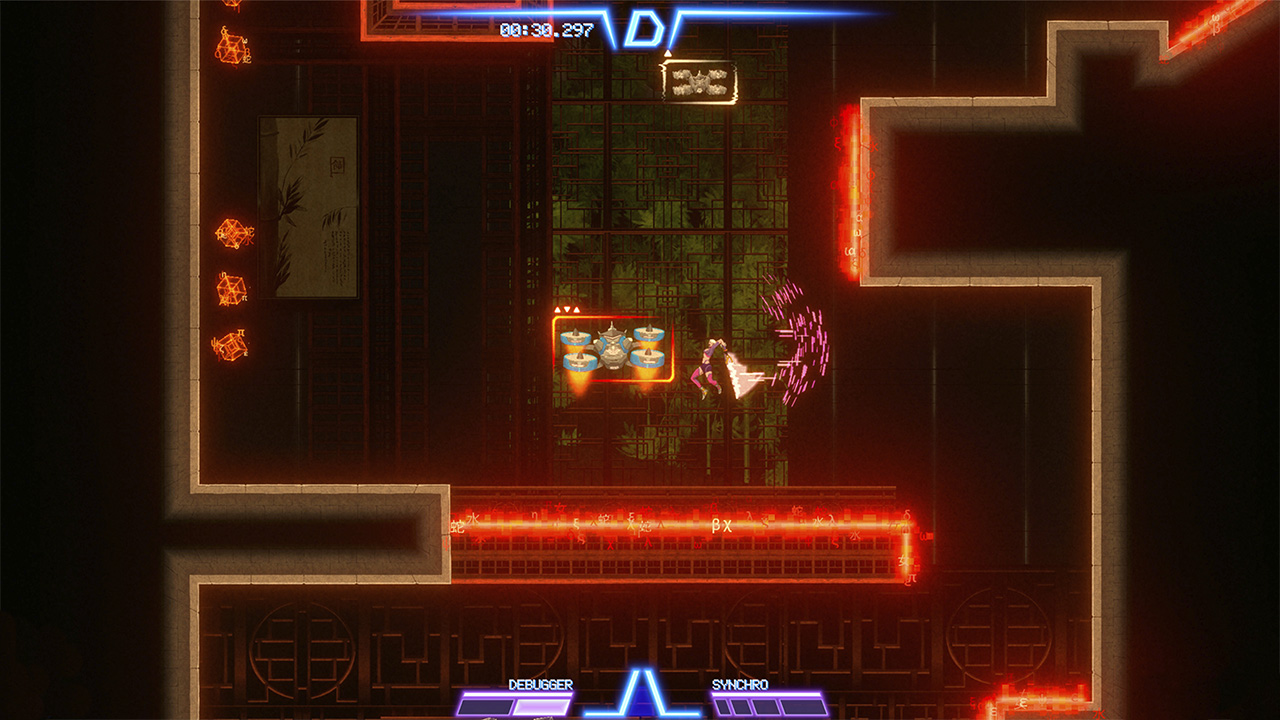The height and width of the screenshot is (720, 1280).
Task: Click the neon blue D emblem at top
Action: point(645,28)
